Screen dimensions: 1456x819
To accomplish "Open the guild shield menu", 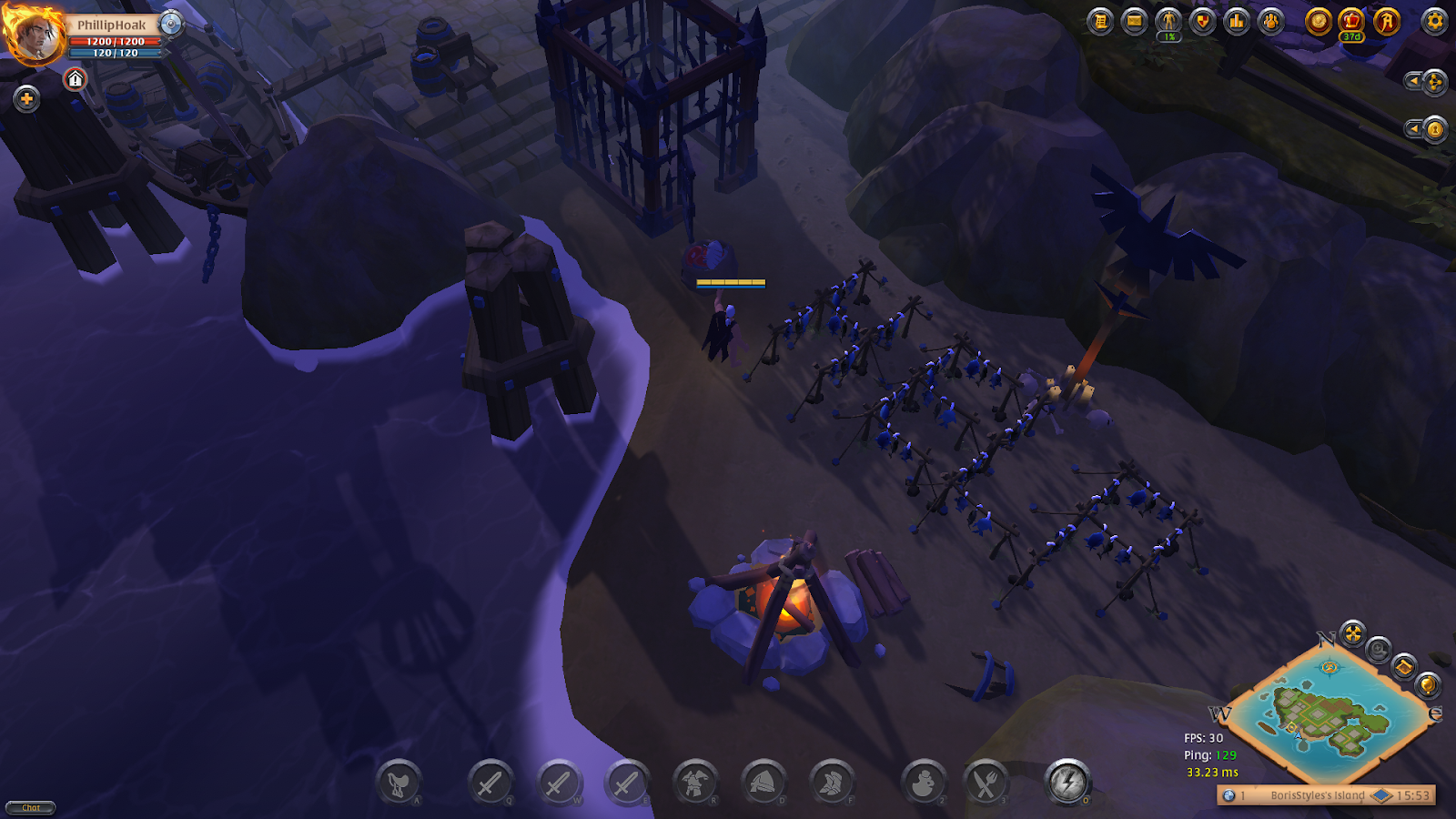I will pos(1202,21).
